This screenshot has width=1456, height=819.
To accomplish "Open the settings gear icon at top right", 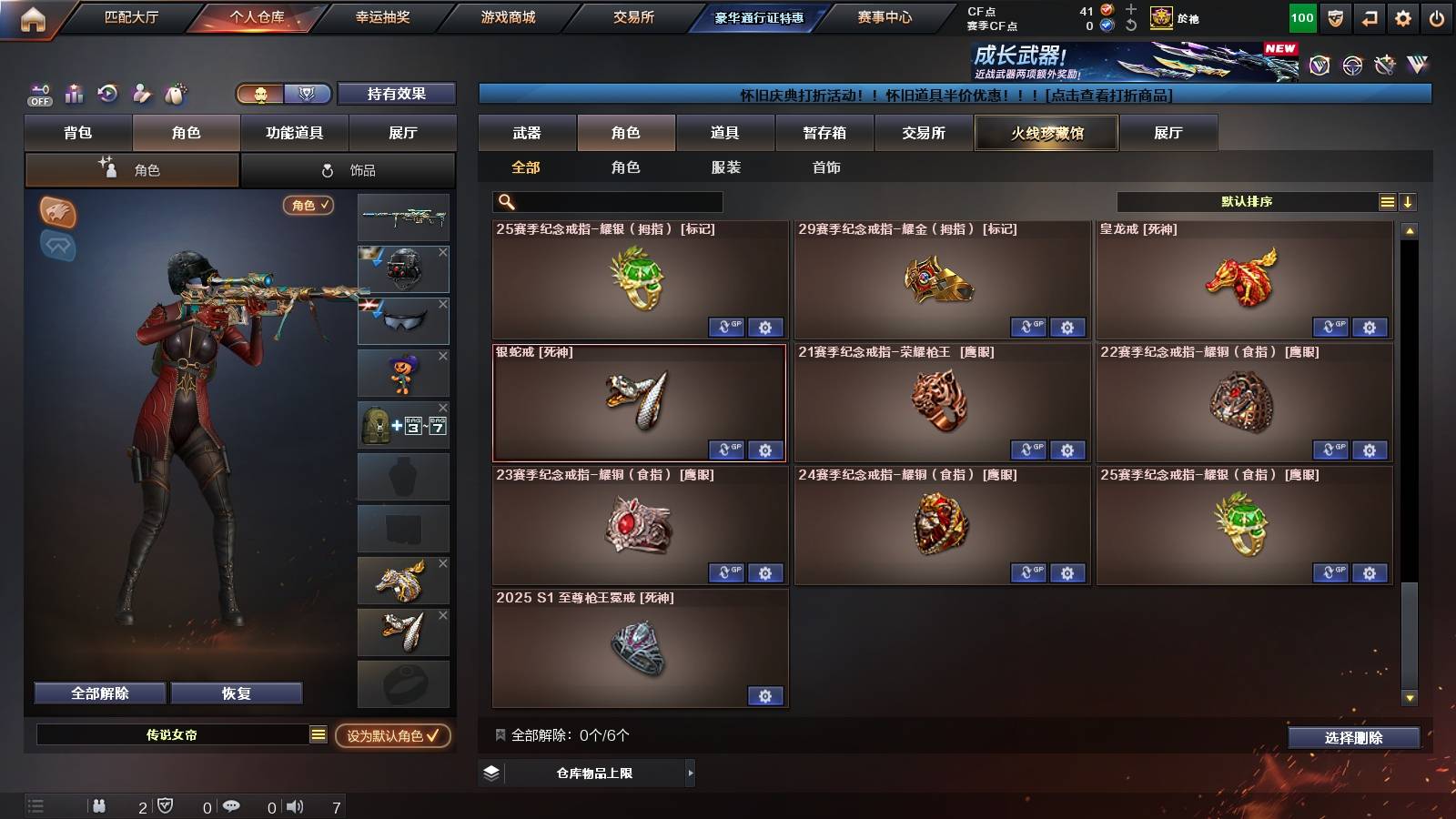I will 1404,15.
